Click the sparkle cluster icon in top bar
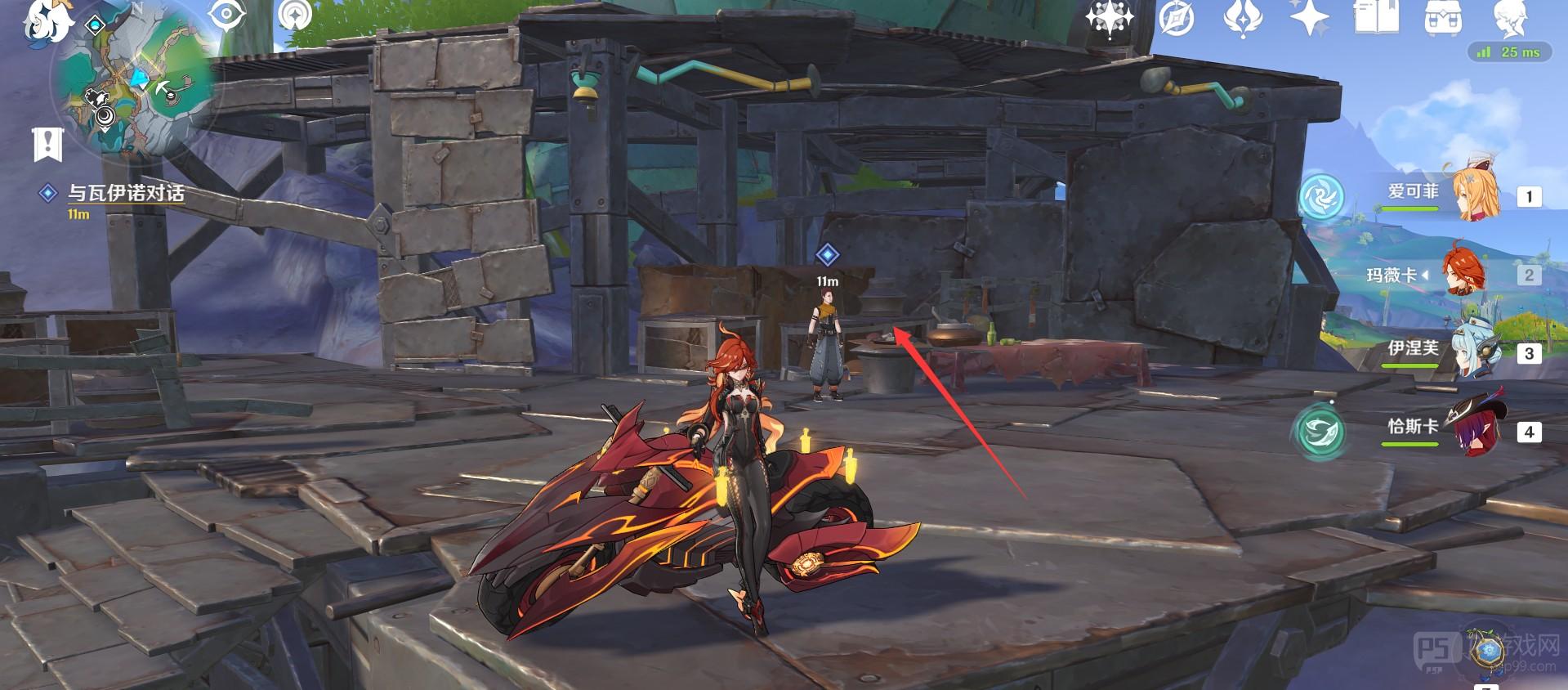The height and width of the screenshot is (690, 1568). click(x=1109, y=18)
